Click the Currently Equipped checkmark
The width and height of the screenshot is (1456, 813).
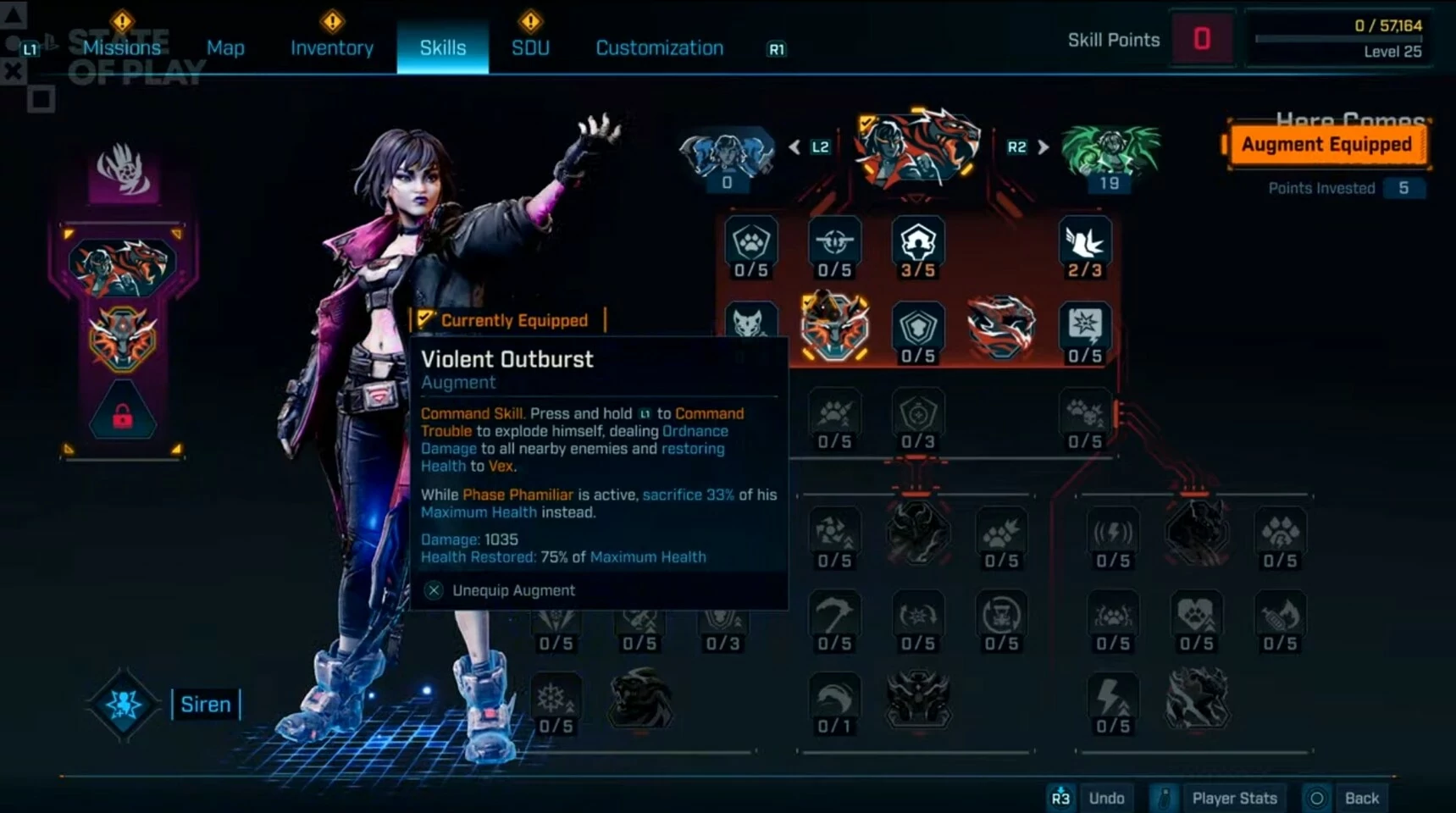click(x=425, y=319)
